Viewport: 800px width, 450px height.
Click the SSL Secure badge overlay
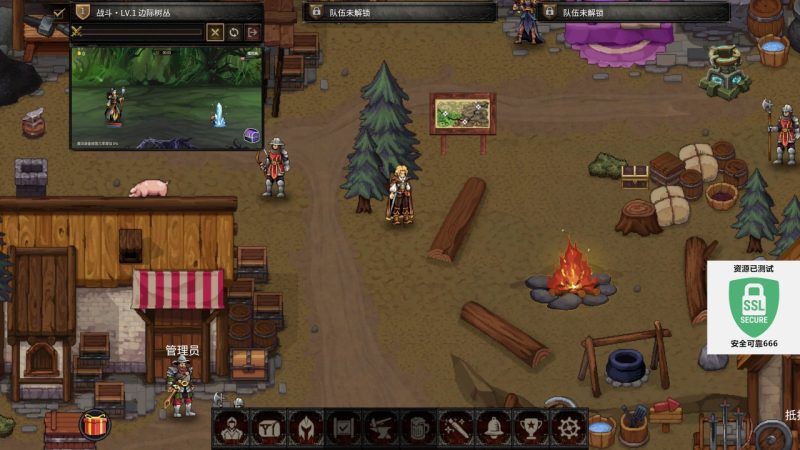point(754,307)
